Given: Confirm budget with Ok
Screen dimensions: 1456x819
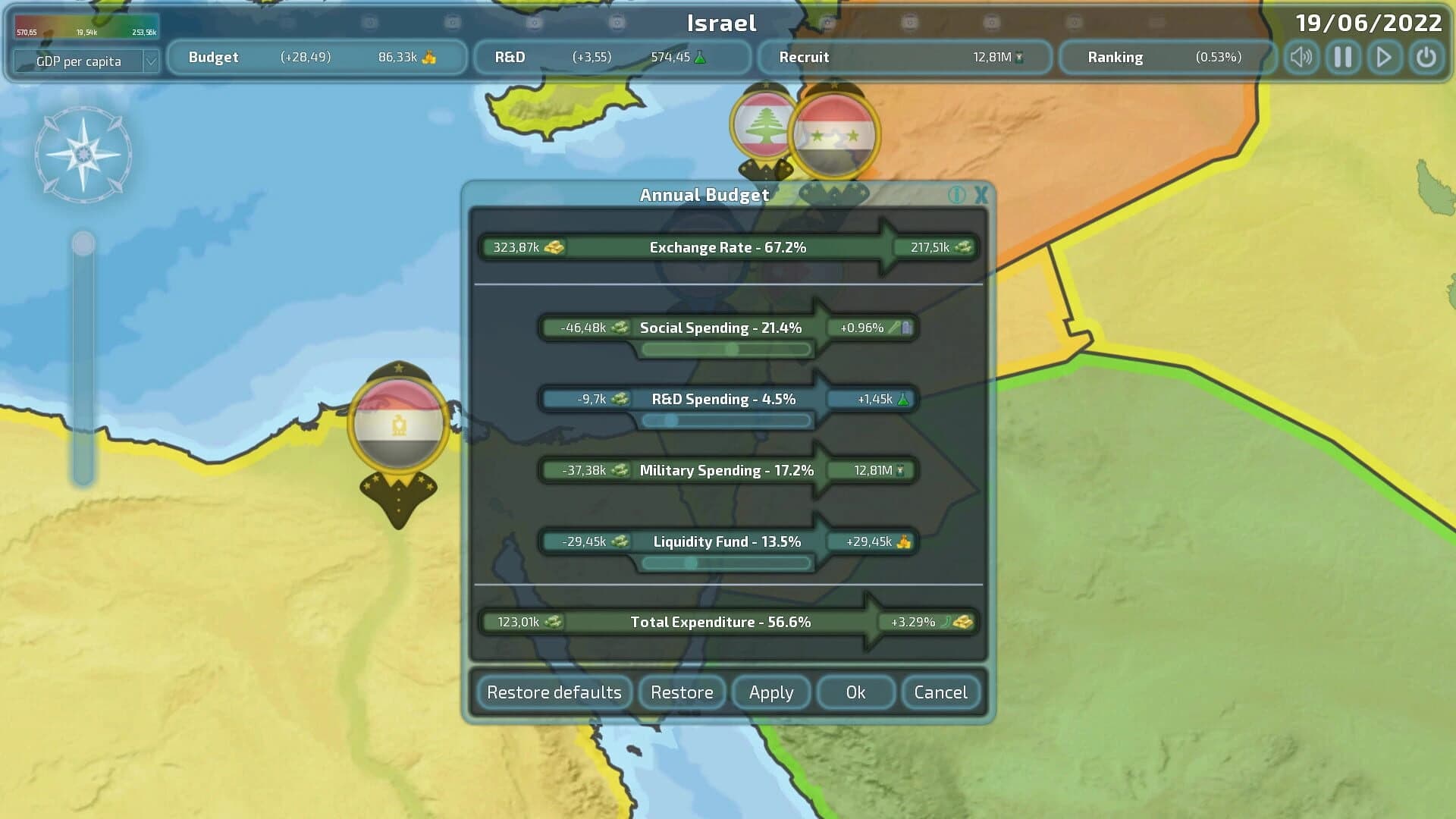Looking at the screenshot, I should 855,692.
